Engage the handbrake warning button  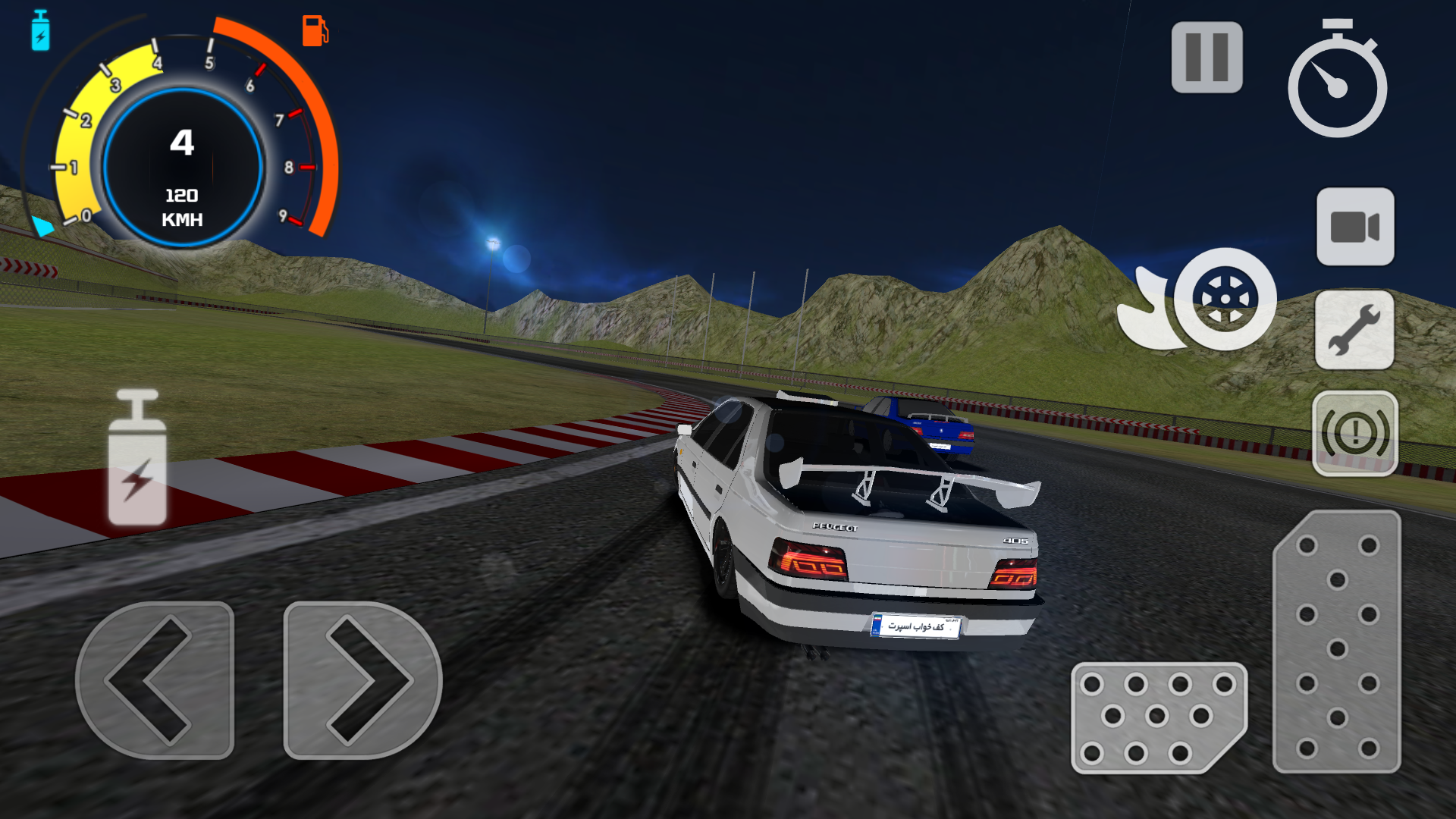pos(1355,434)
